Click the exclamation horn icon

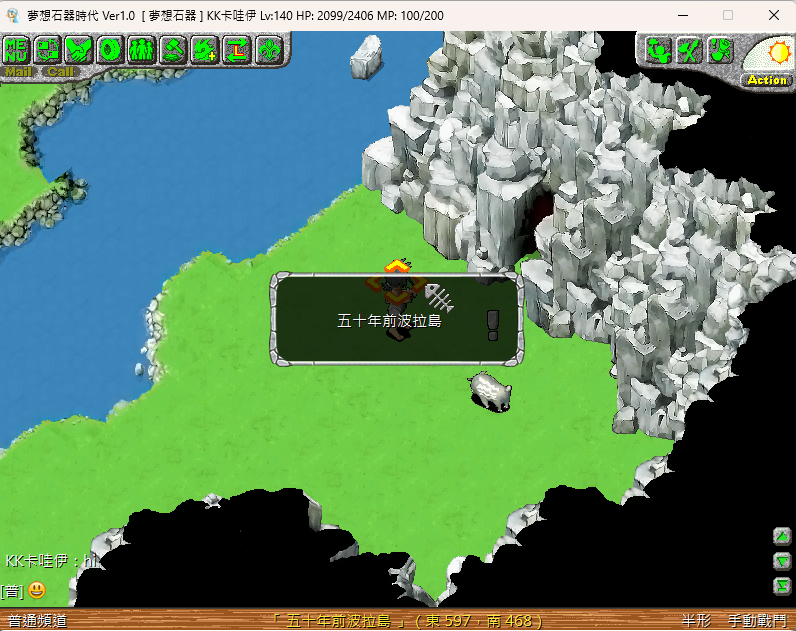[720, 49]
